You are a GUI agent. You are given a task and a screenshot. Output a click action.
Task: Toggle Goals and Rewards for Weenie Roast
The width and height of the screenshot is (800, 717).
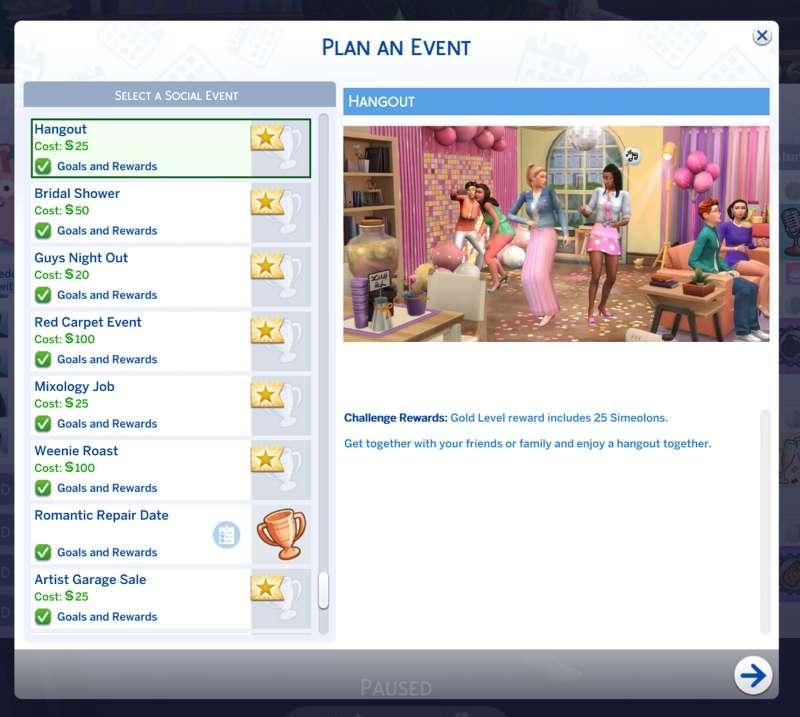pyautogui.click(x=43, y=488)
